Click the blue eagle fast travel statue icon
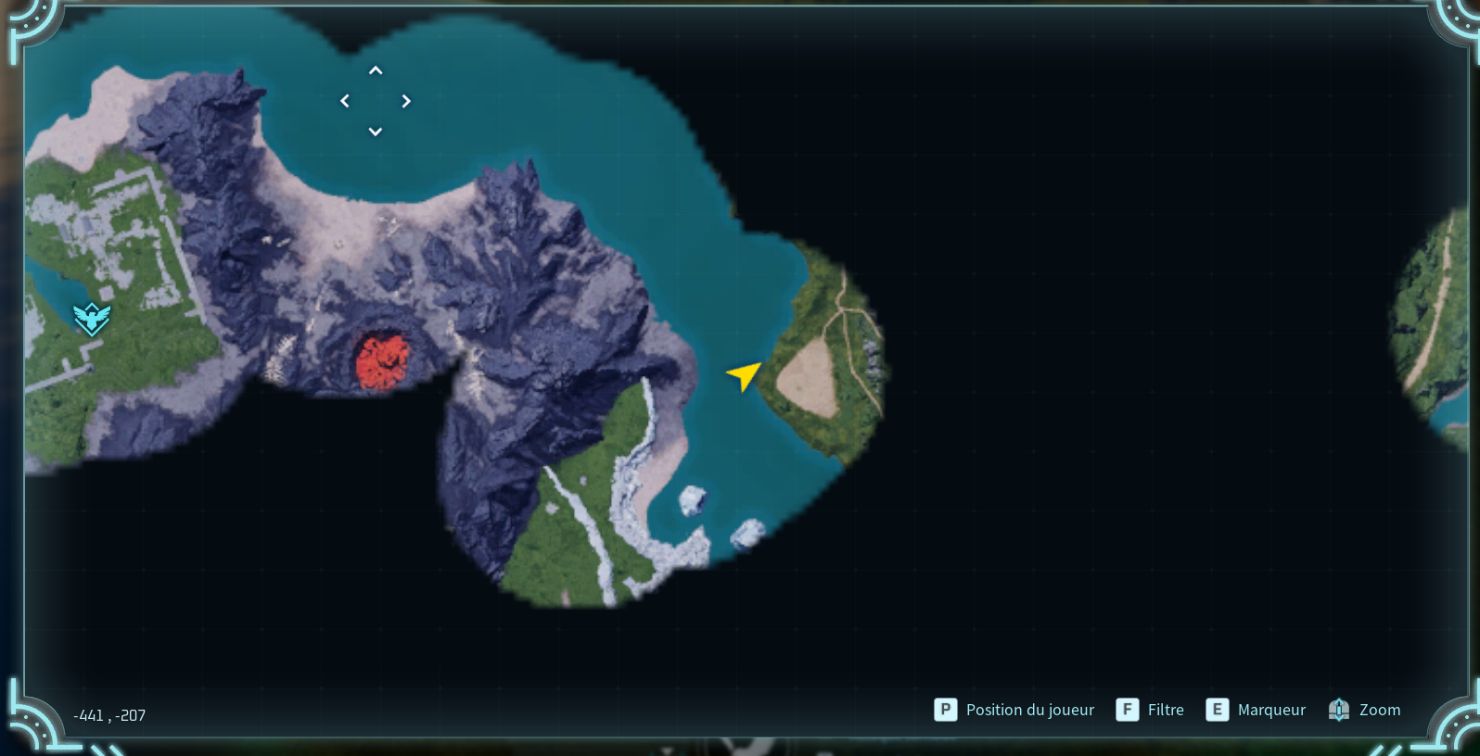The height and width of the screenshot is (756, 1480). (91, 320)
